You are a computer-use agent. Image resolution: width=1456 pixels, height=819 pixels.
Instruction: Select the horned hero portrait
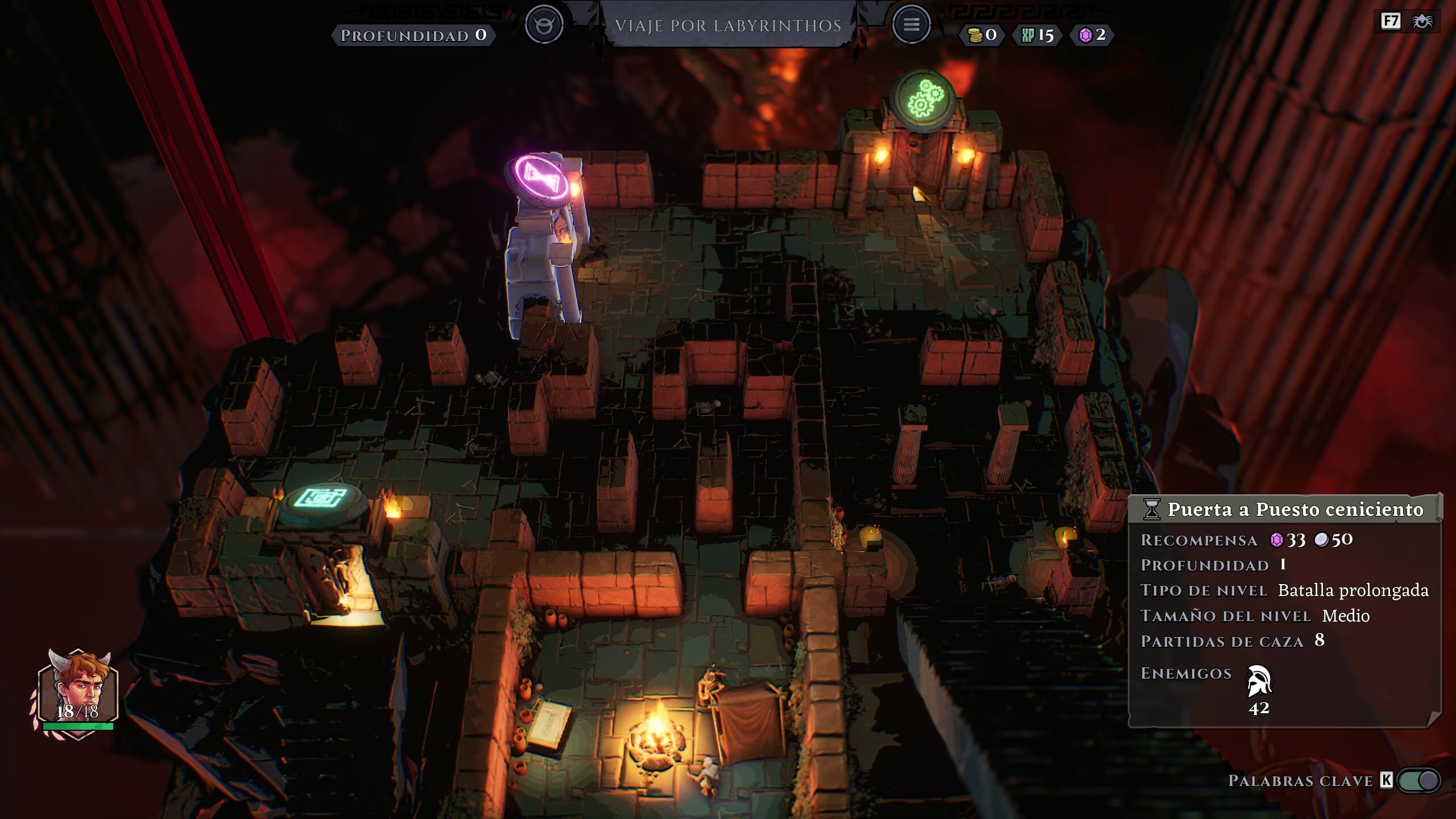pos(78,692)
